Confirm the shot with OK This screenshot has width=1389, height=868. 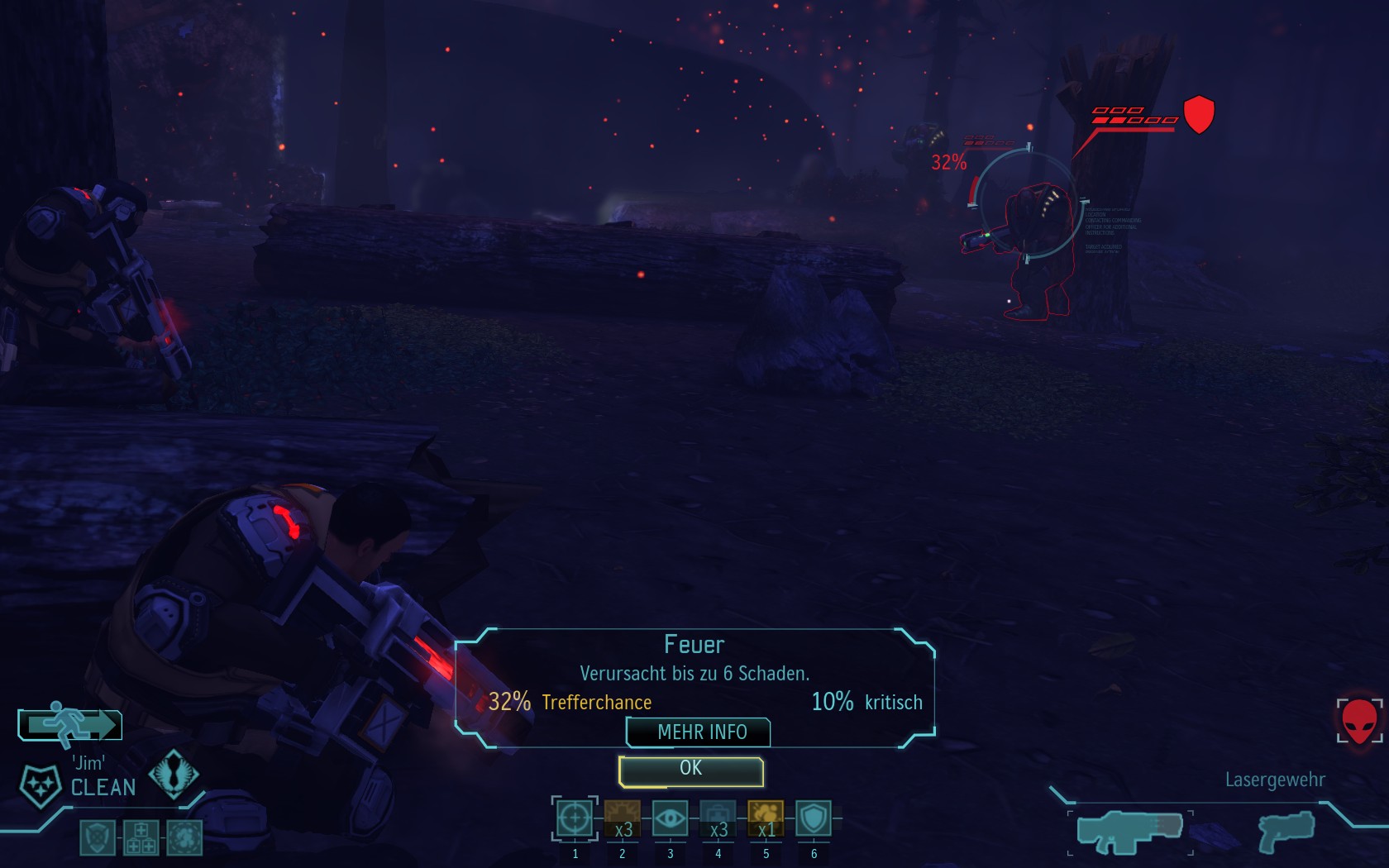pos(690,770)
